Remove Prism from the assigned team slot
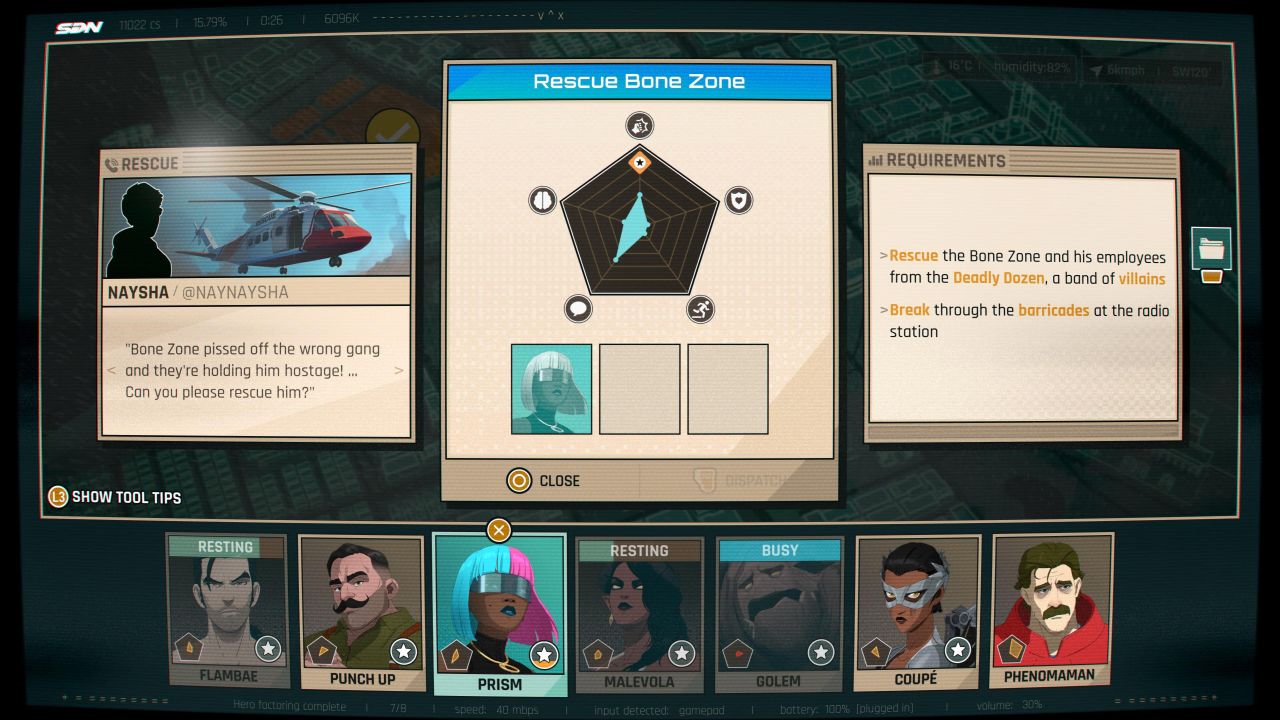 551,389
